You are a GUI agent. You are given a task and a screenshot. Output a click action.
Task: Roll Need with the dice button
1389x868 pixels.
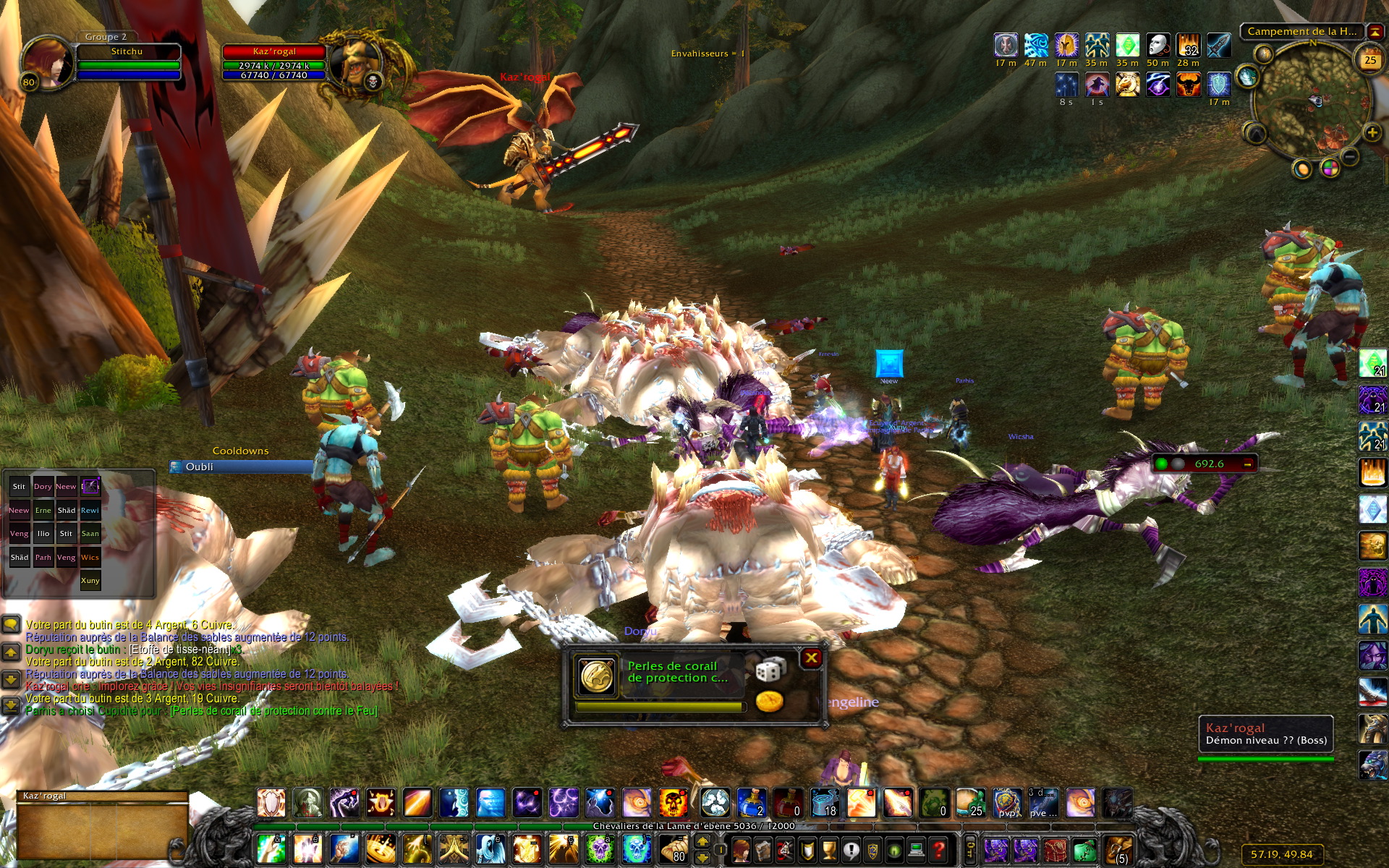pos(770,670)
